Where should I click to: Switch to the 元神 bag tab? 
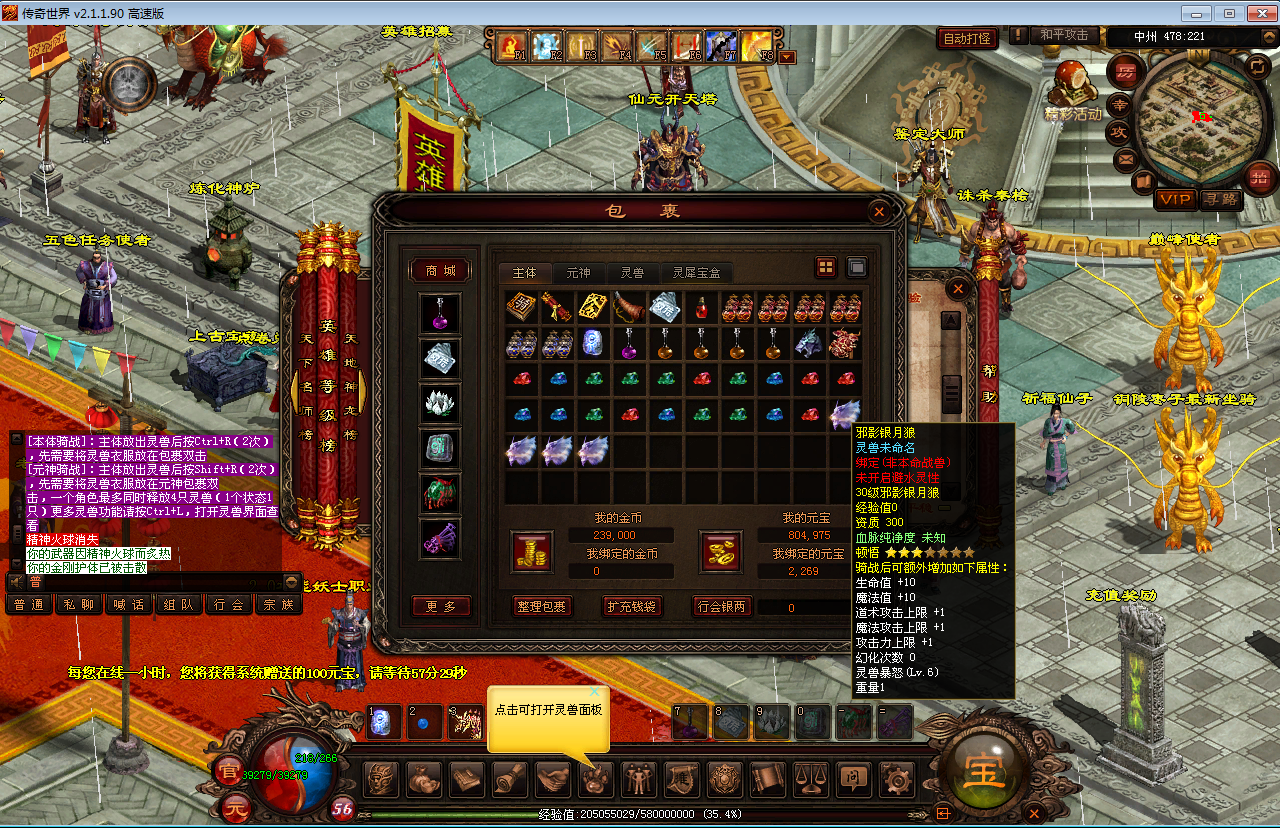[x=578, y=272]
